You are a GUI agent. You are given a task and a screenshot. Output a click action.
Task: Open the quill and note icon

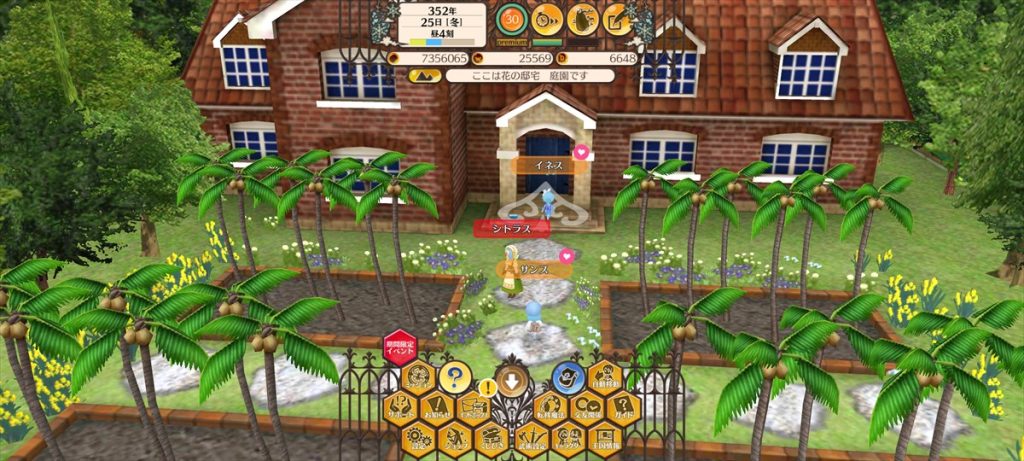coord(617,18)
